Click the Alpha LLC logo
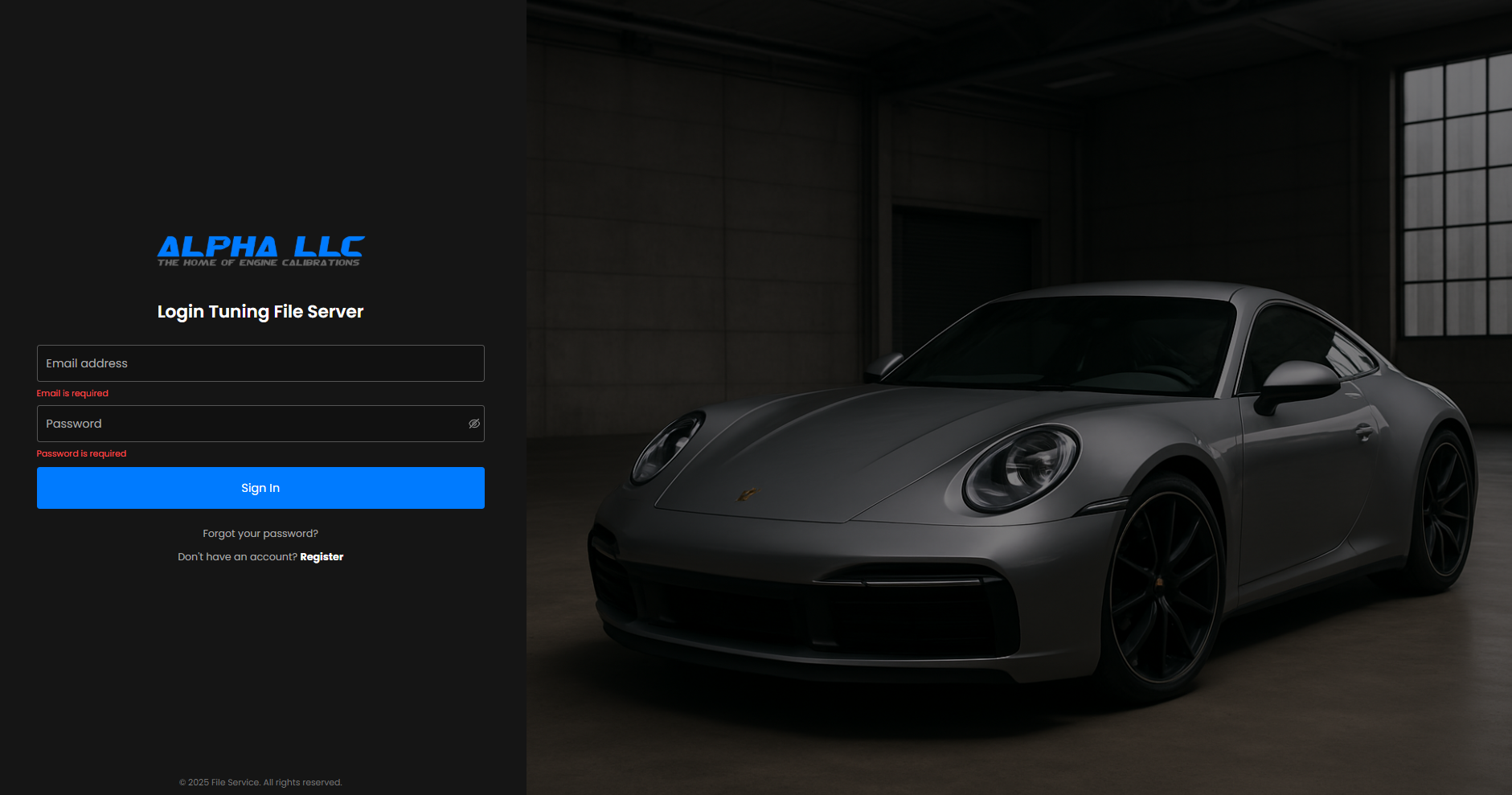The image size is (1512, 795). pos(260,251)
